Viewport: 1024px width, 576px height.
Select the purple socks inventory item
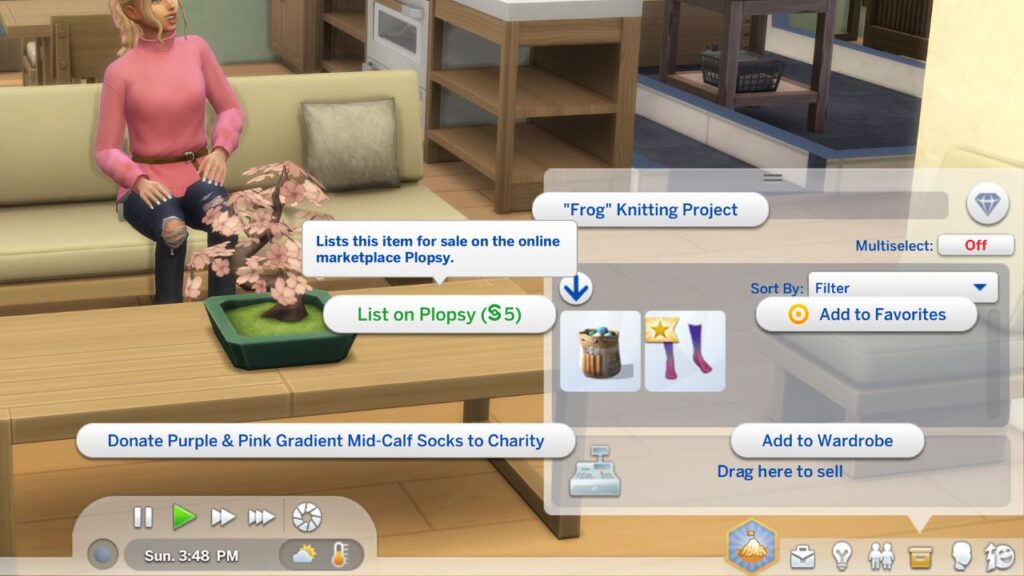(685, 351)
